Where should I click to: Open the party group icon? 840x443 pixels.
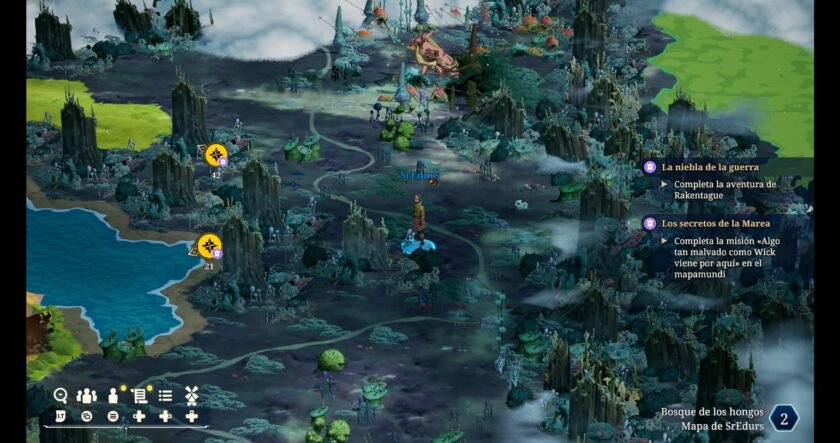pyautogui.click(x=87, y=395)
